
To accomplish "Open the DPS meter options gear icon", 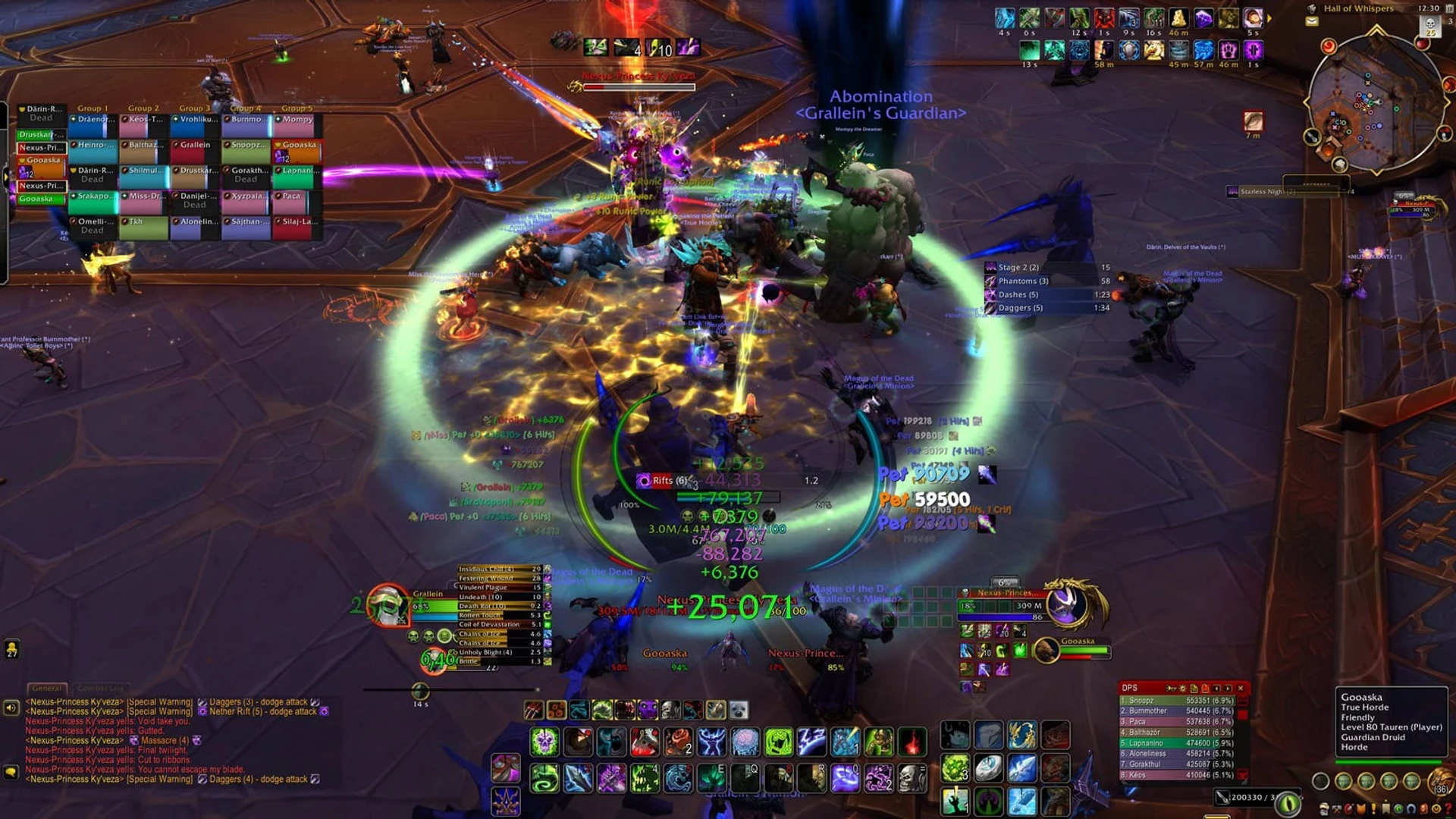I will 1183,688.
